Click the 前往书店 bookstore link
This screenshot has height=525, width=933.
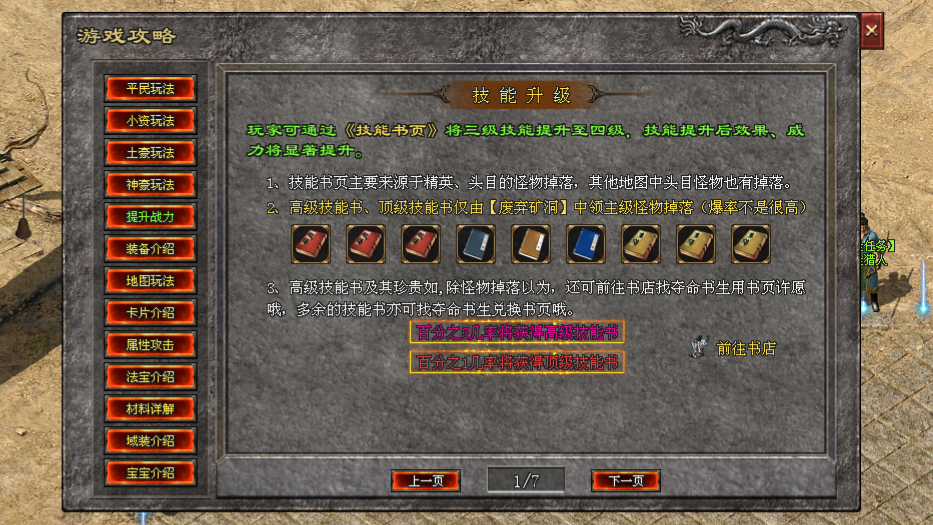pos(745,349)
